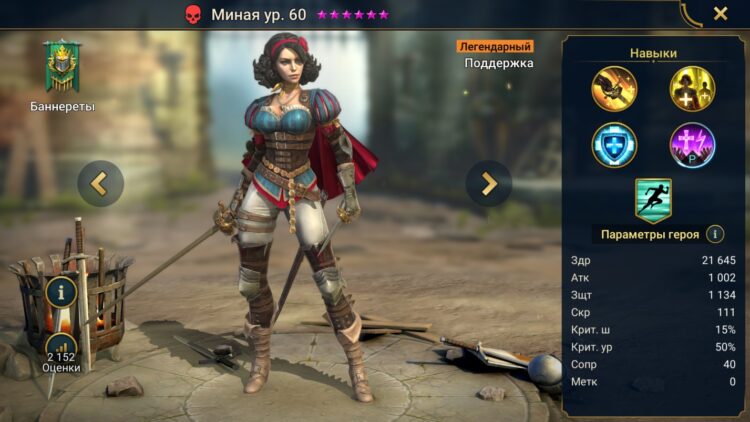Viewport: 750px width, 422px height.
Task: Open the running figure aura icon
Action: pos(653,199)
